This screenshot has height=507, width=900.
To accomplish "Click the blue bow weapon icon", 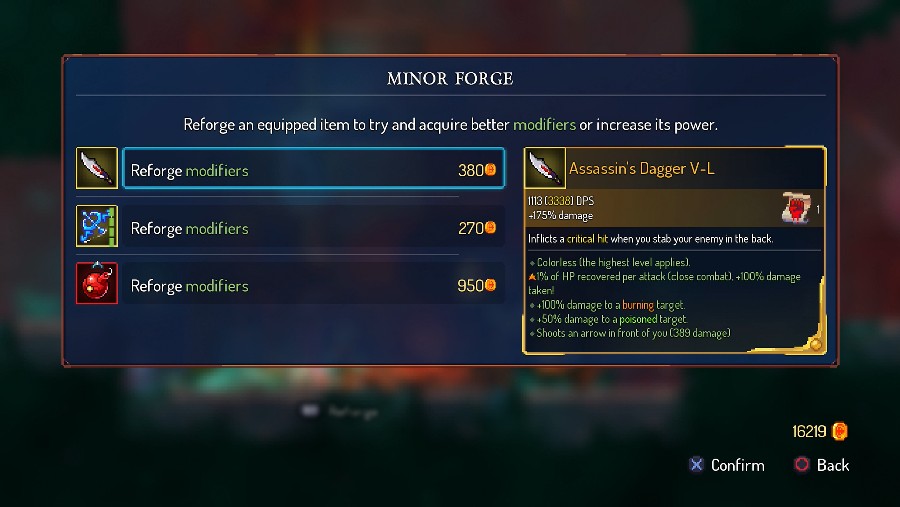I will click(97, 227).
